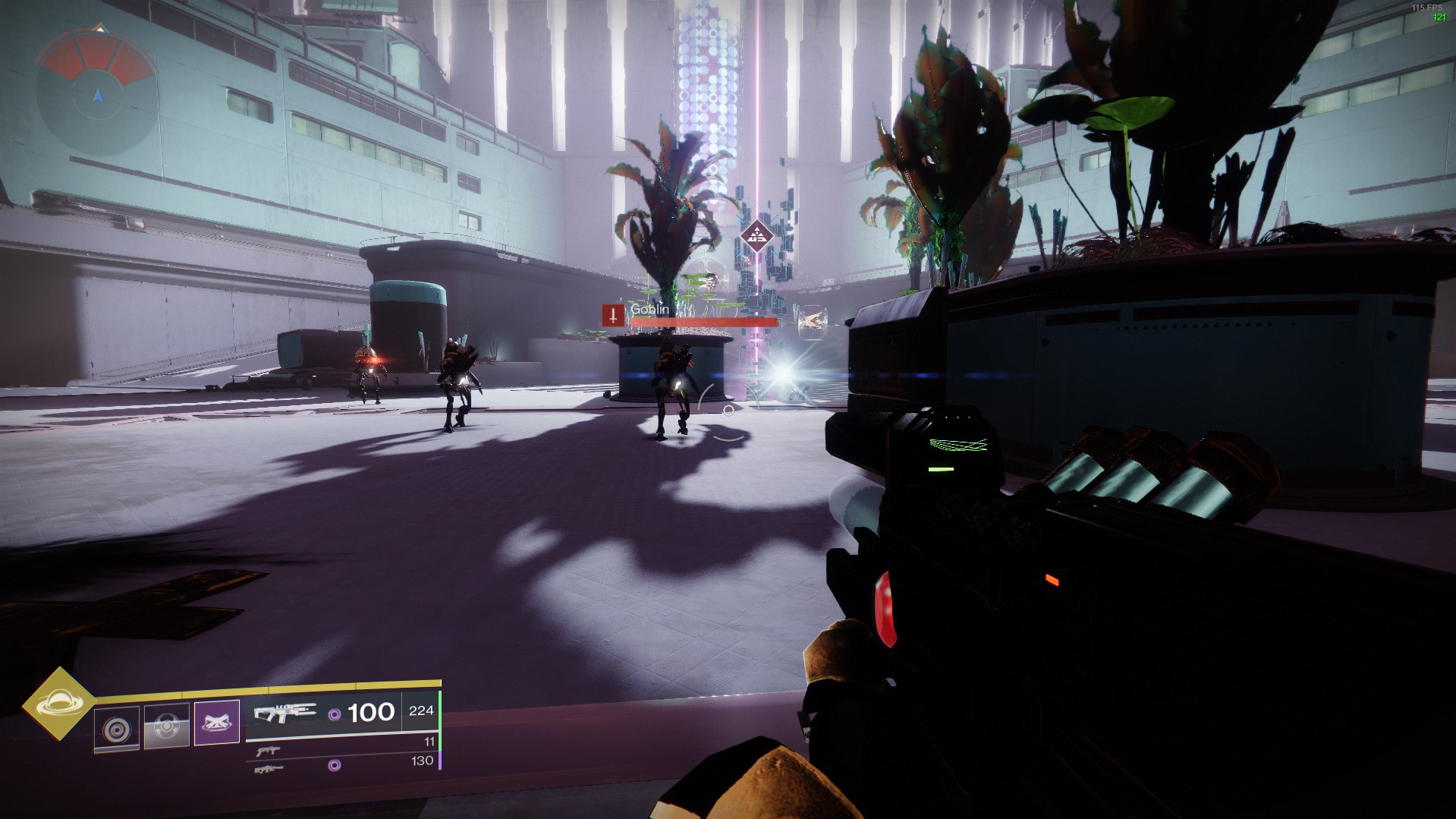Select the grenade ability with concentric rings

[x=117, y=729]
